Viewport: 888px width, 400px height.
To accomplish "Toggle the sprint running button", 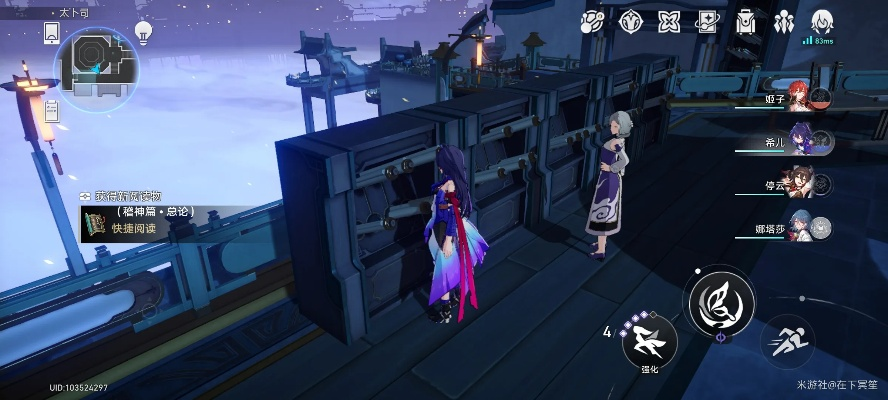I will [788, 342].
